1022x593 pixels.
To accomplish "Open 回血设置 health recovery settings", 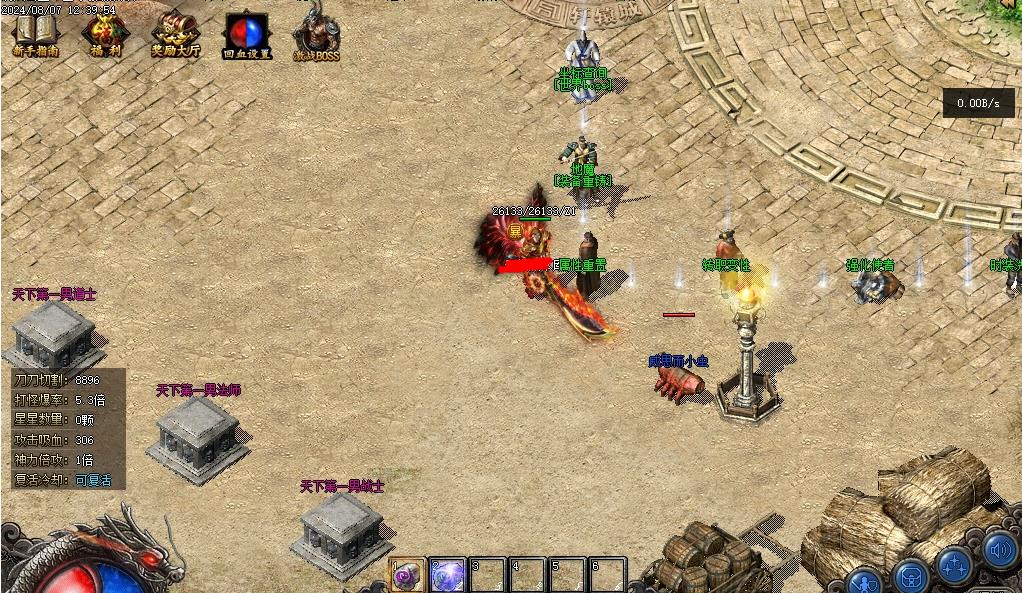I will coord(246,35).
